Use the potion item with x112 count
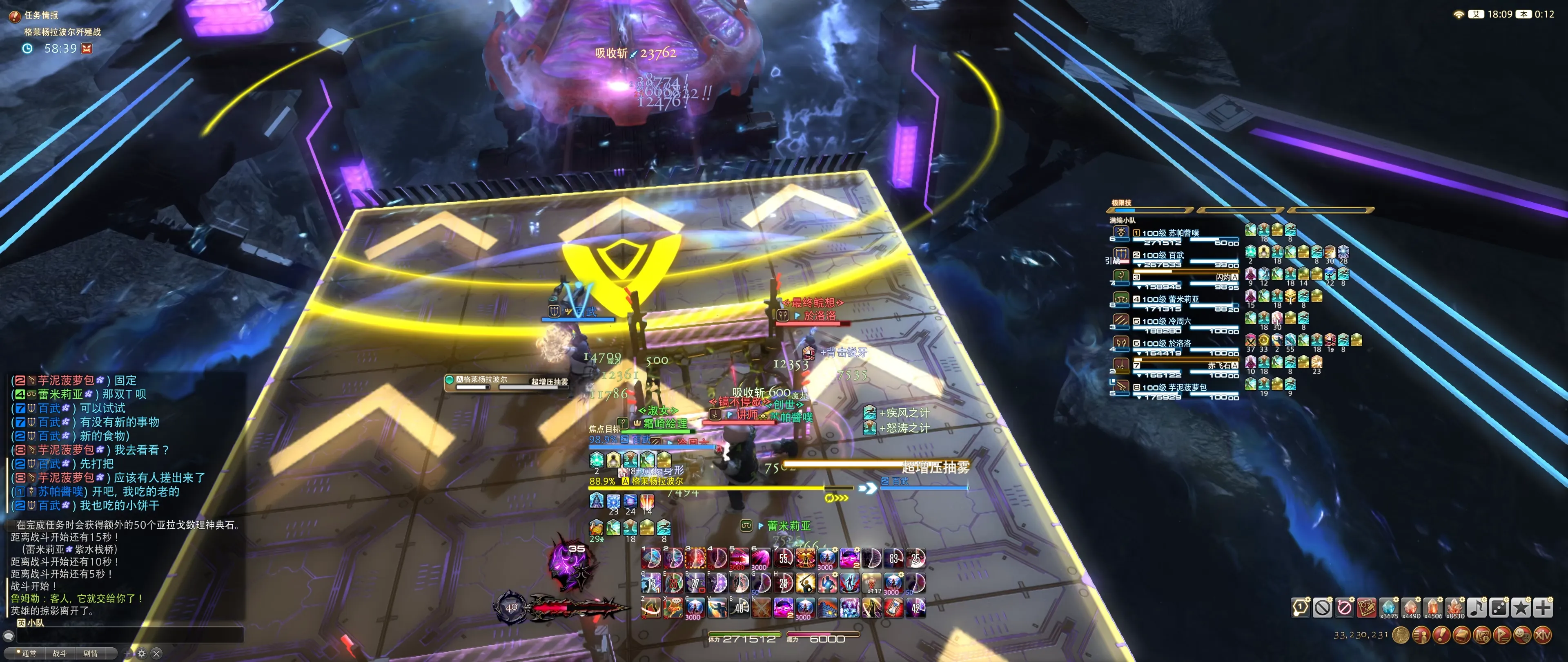The height and width of the screenshot is (662, 1568). click(872, 583)
